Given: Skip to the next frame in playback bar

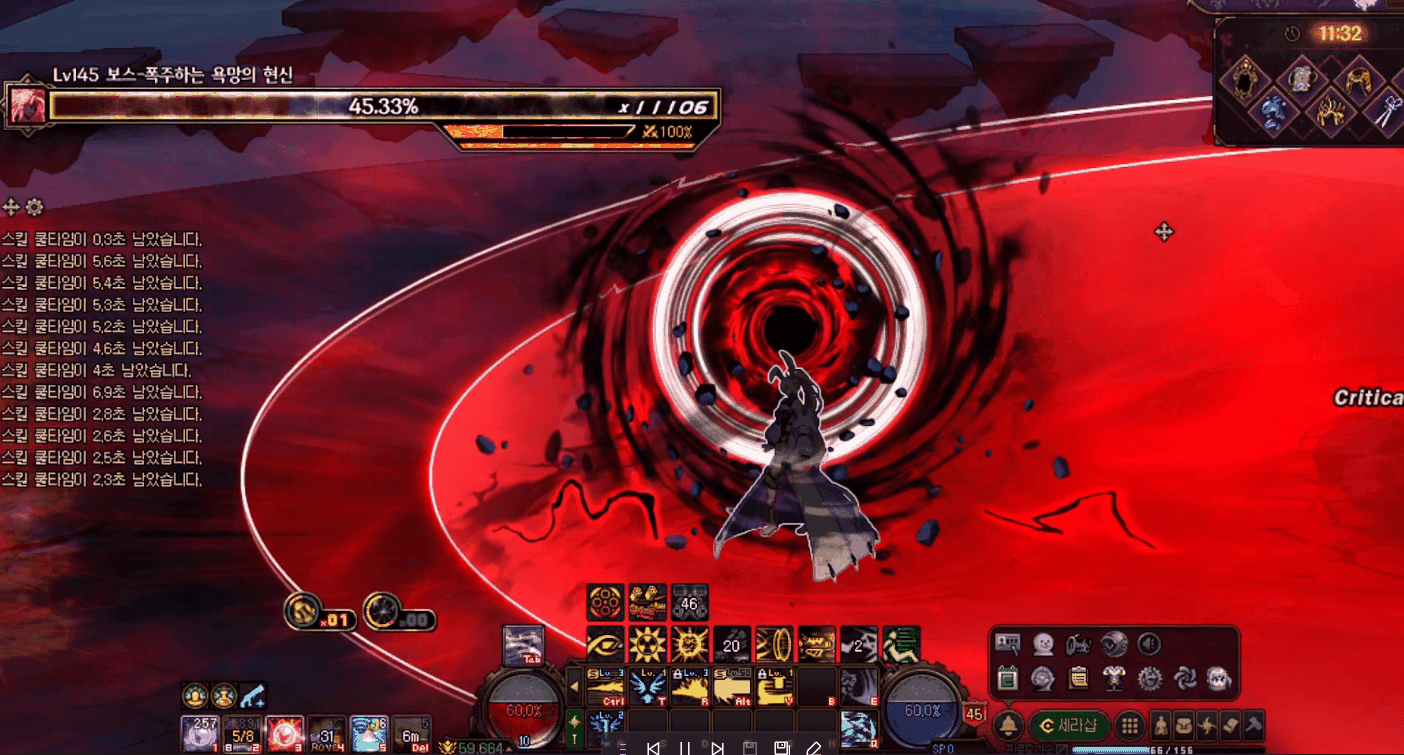Looking at the screenshot, I should point(717,748).
